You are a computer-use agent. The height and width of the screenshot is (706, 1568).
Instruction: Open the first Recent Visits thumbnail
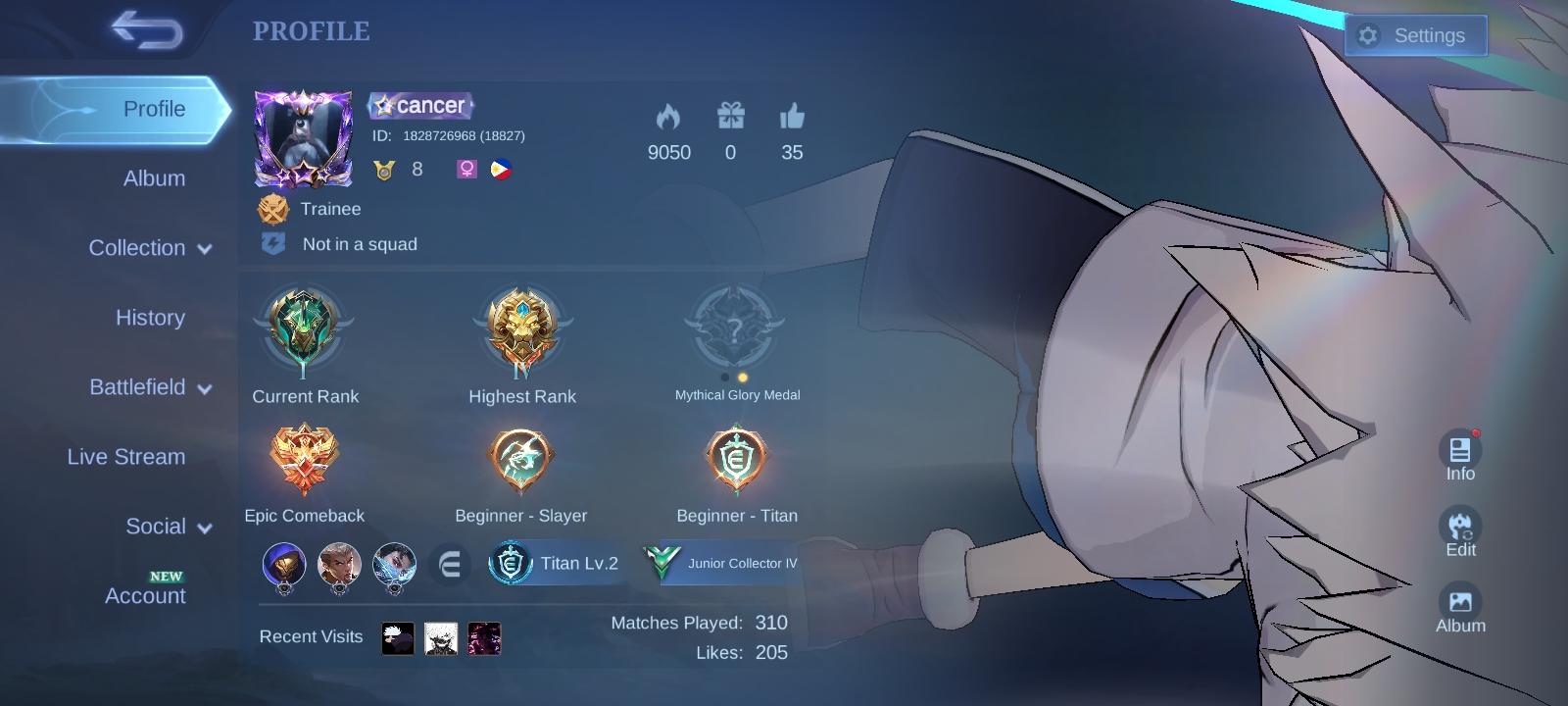click(x=396, y=636)
